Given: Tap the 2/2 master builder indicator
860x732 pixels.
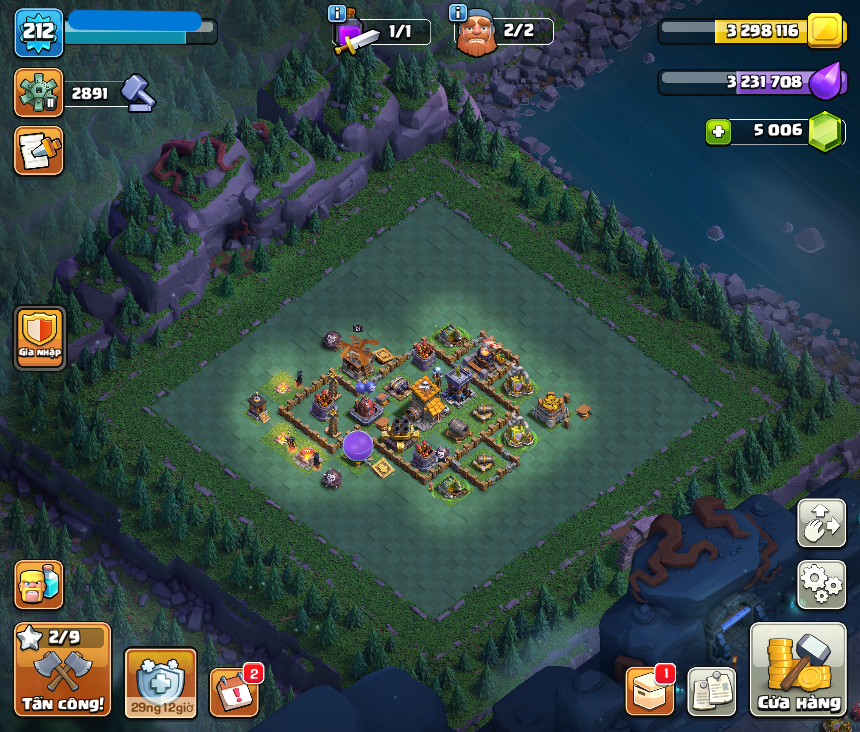Looking at the screenshot, I should tap(505, 31).
